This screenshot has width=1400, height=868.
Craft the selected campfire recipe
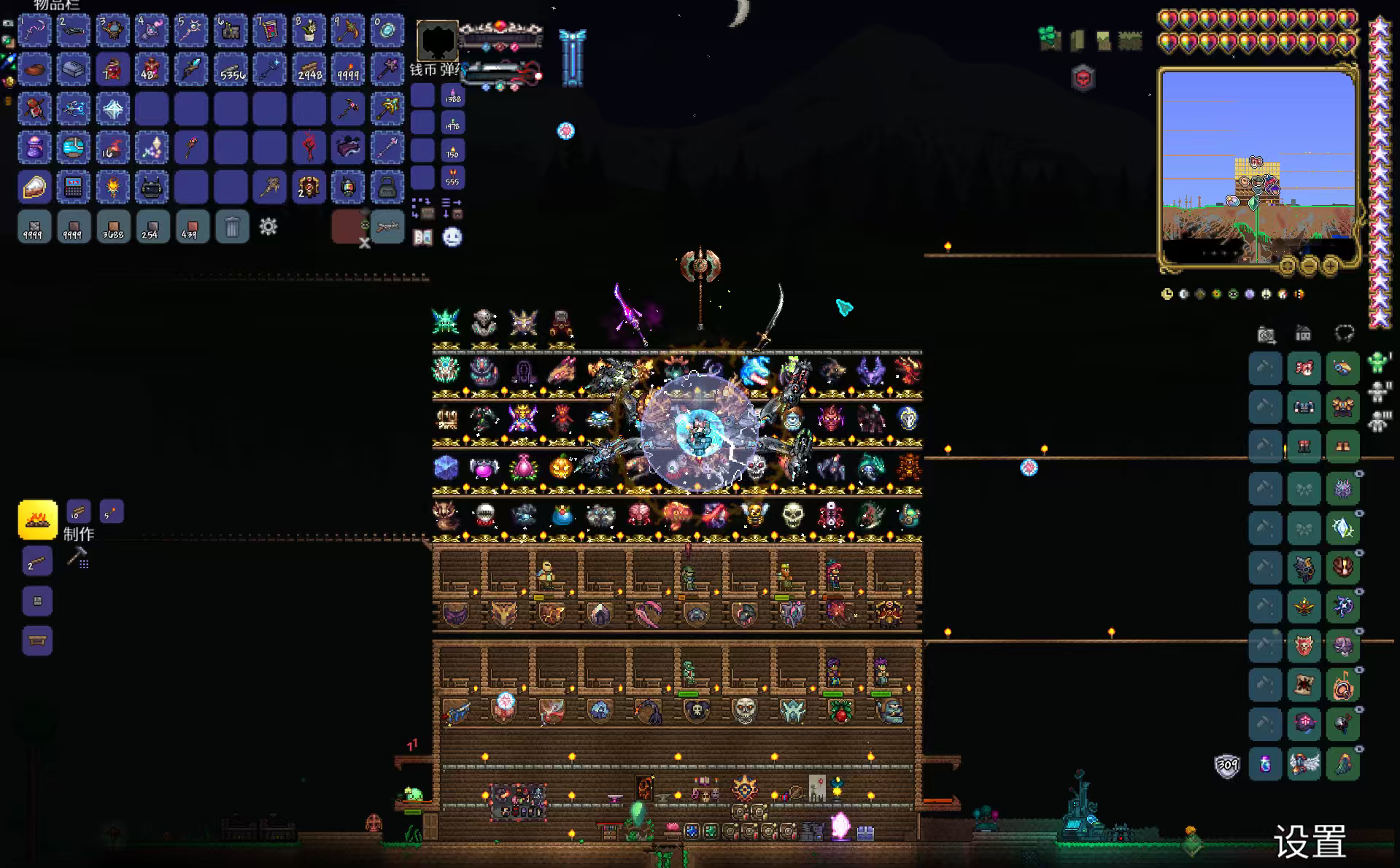(x=37, y=519)
